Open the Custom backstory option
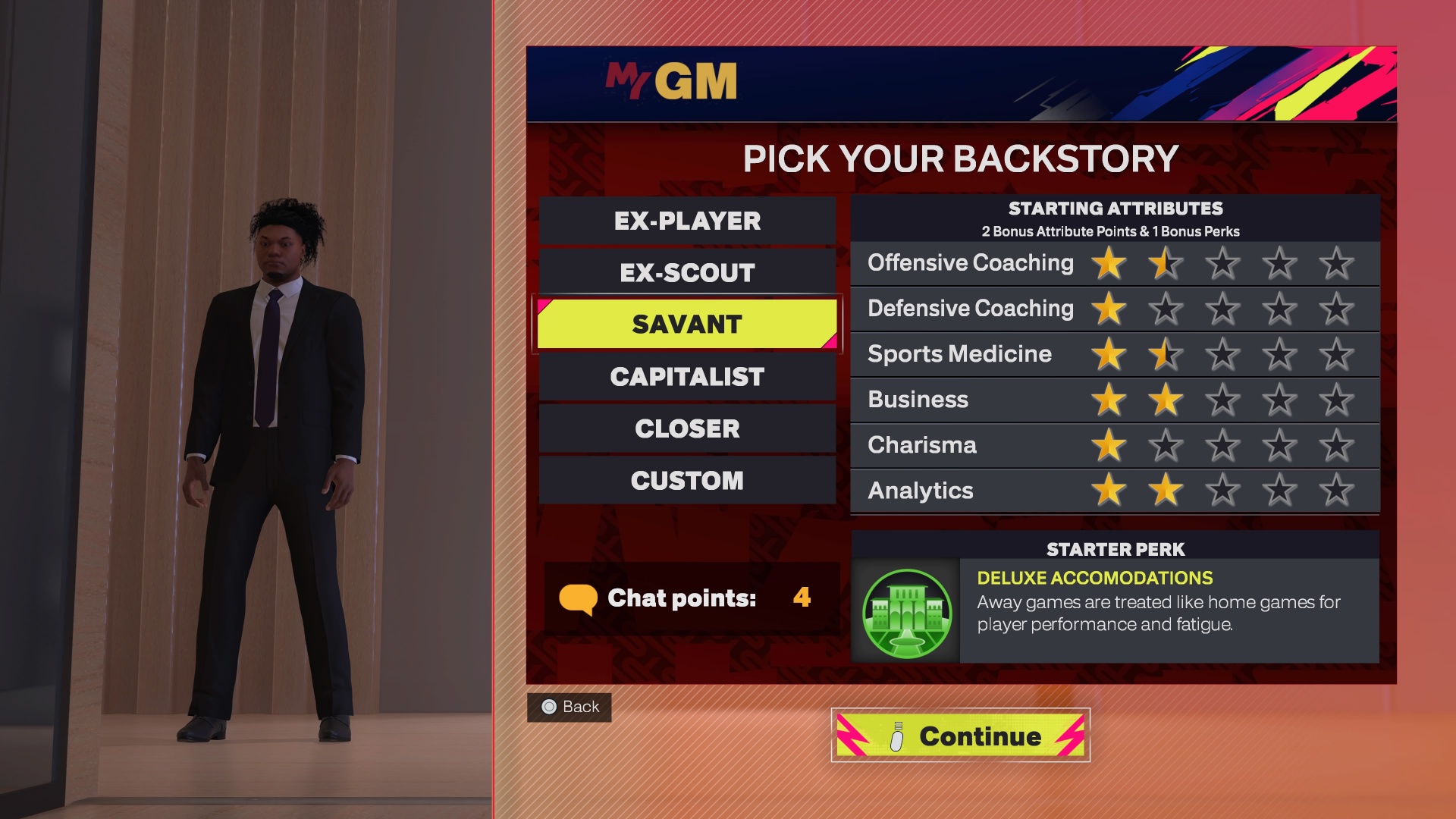The image size is (1456, 819). coord(687,481)
